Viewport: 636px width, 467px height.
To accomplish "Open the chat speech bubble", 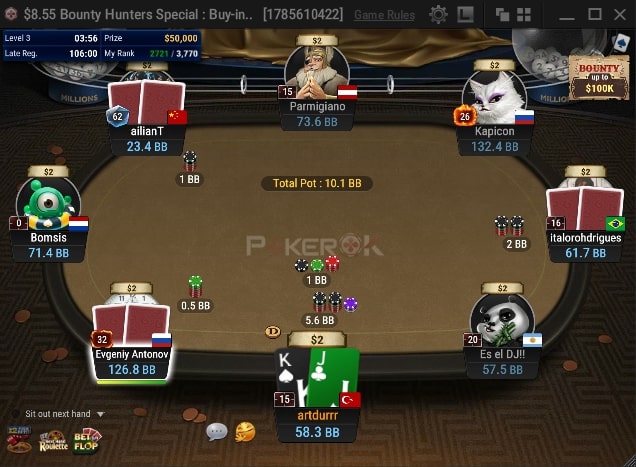I will [x=217, y=432].
